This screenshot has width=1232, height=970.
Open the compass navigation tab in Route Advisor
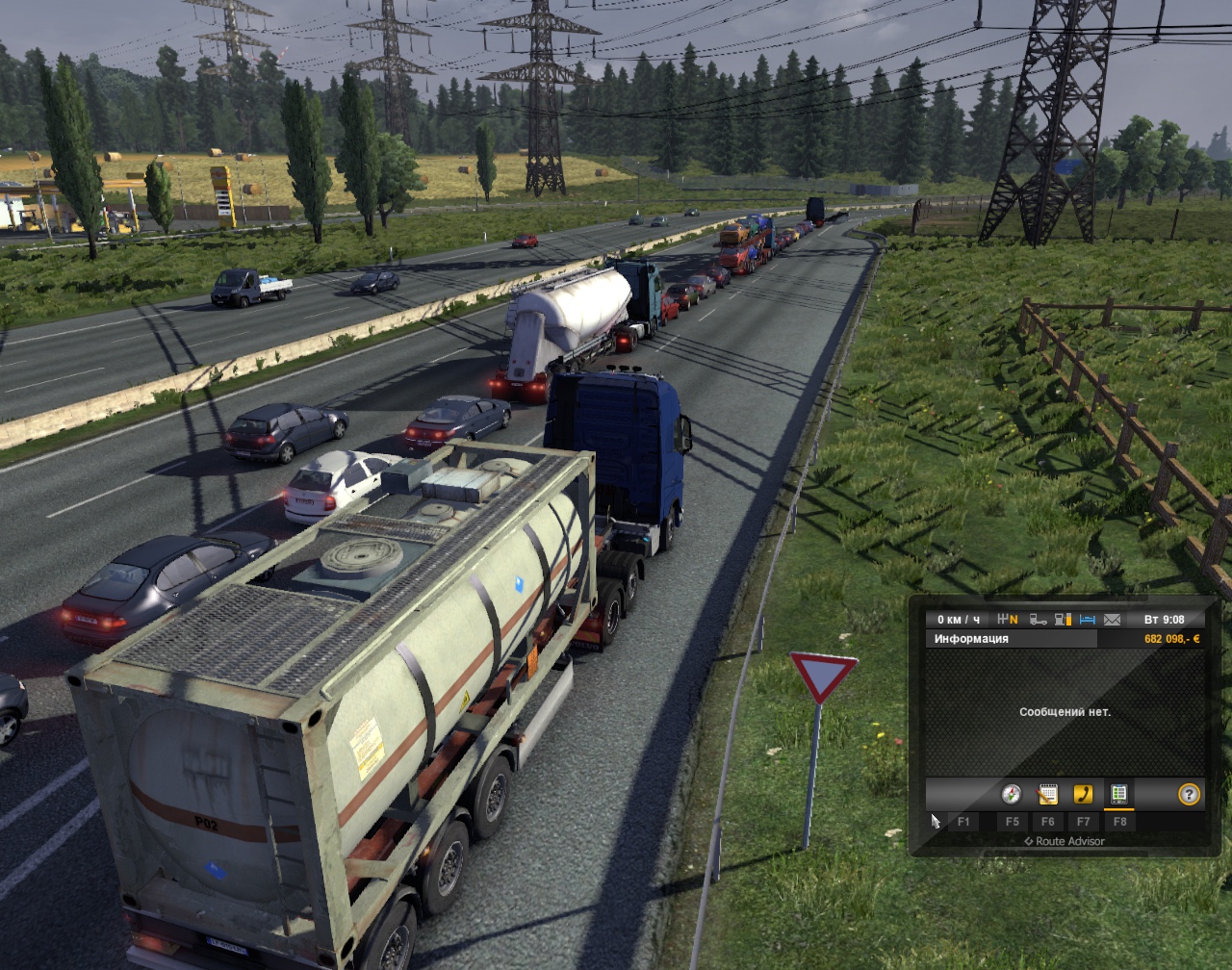tap(1011, 794)
